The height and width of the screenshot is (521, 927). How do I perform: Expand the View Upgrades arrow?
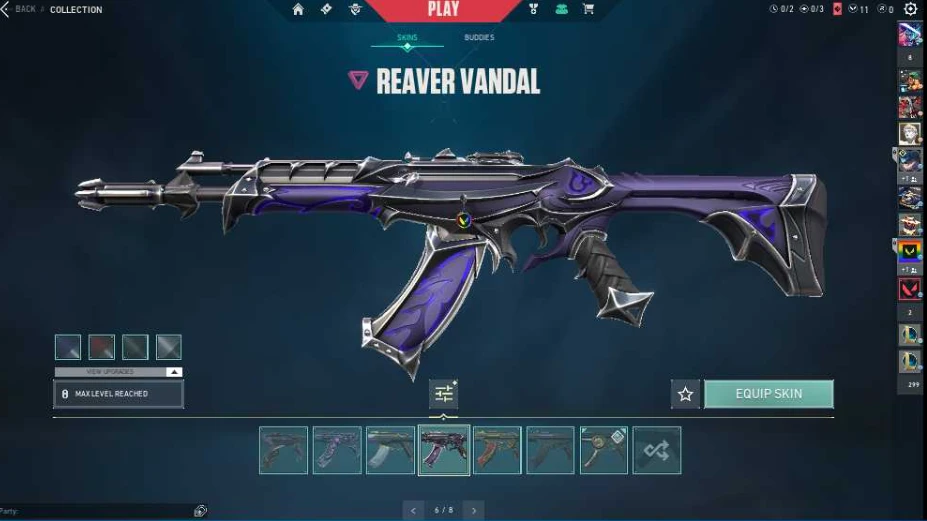point(174,372)
